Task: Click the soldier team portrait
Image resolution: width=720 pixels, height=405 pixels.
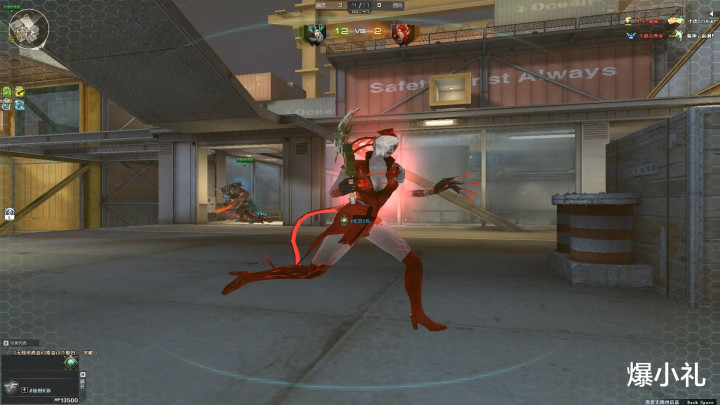Action: point(317,34)
